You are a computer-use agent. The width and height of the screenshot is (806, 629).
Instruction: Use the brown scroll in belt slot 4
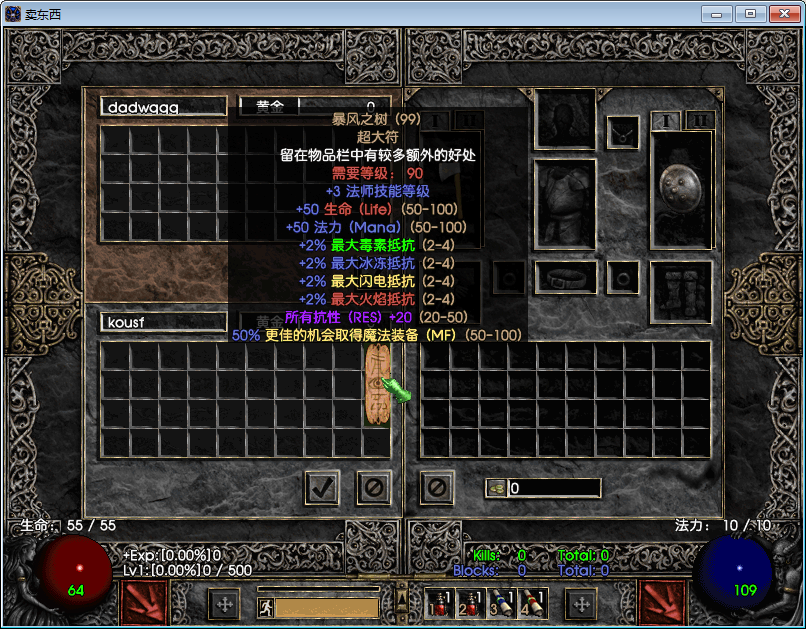point(531,603)
